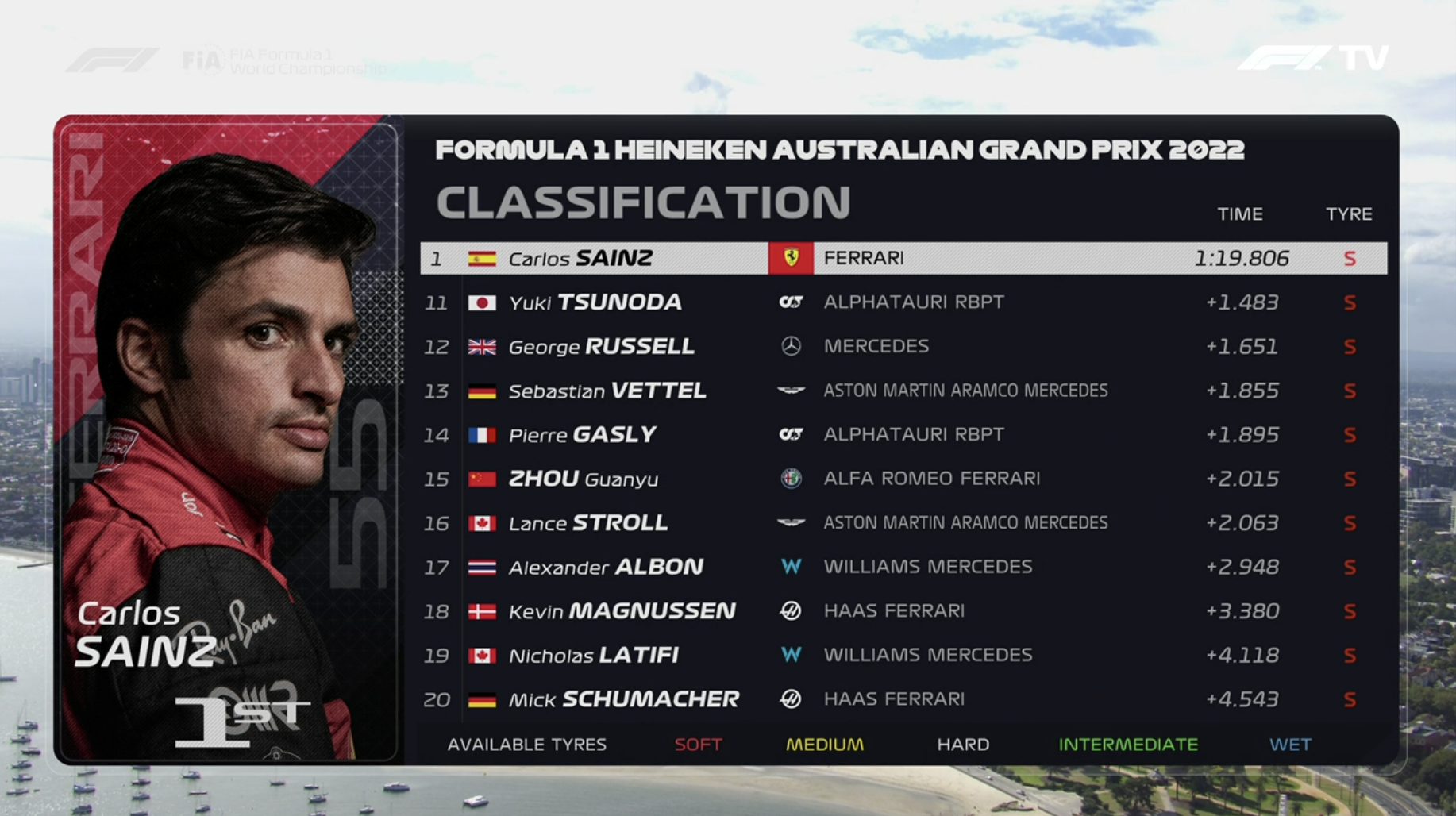Choose George Russell's row in the list

(x=903, y=347)
